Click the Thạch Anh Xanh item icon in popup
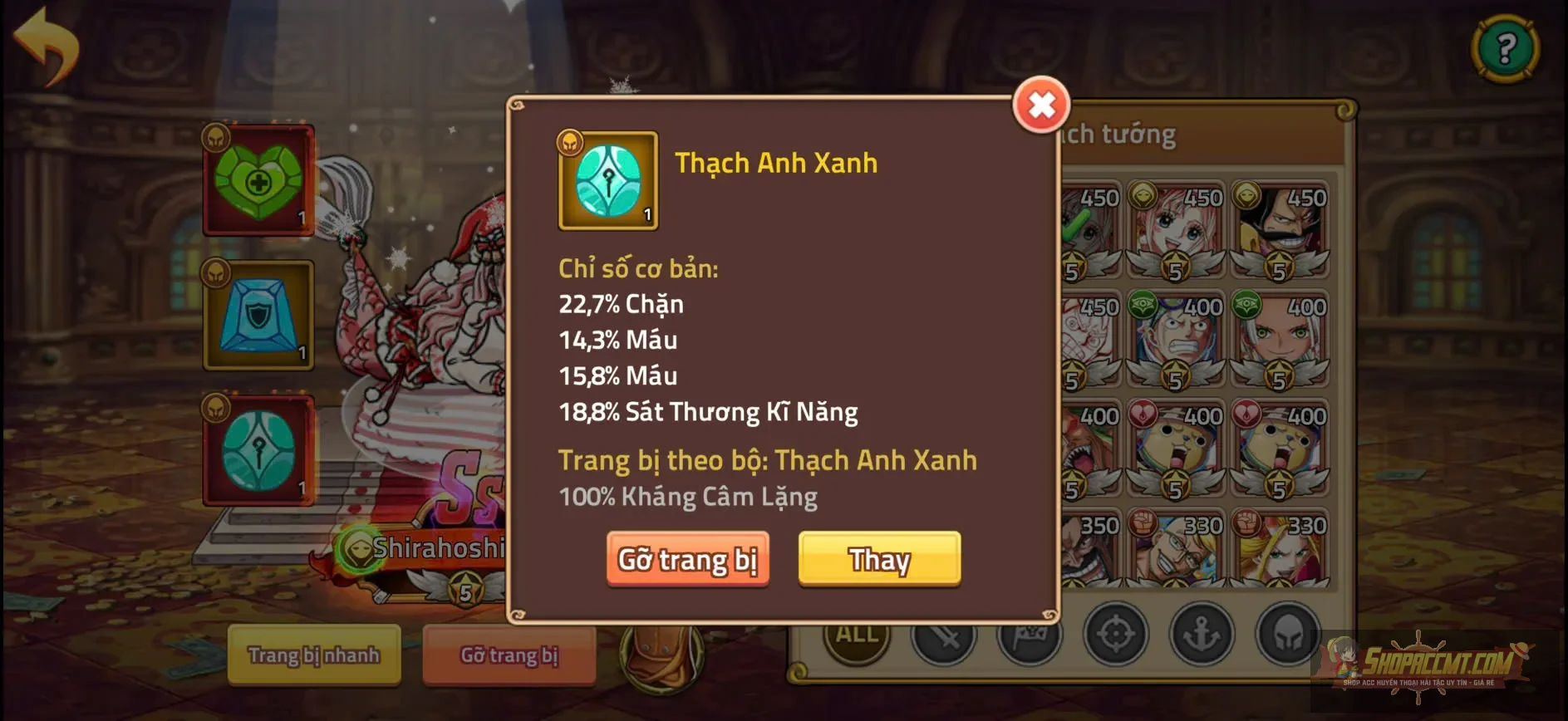The height and width of the screenshot is (721, 1568). (x=609, y=181)
